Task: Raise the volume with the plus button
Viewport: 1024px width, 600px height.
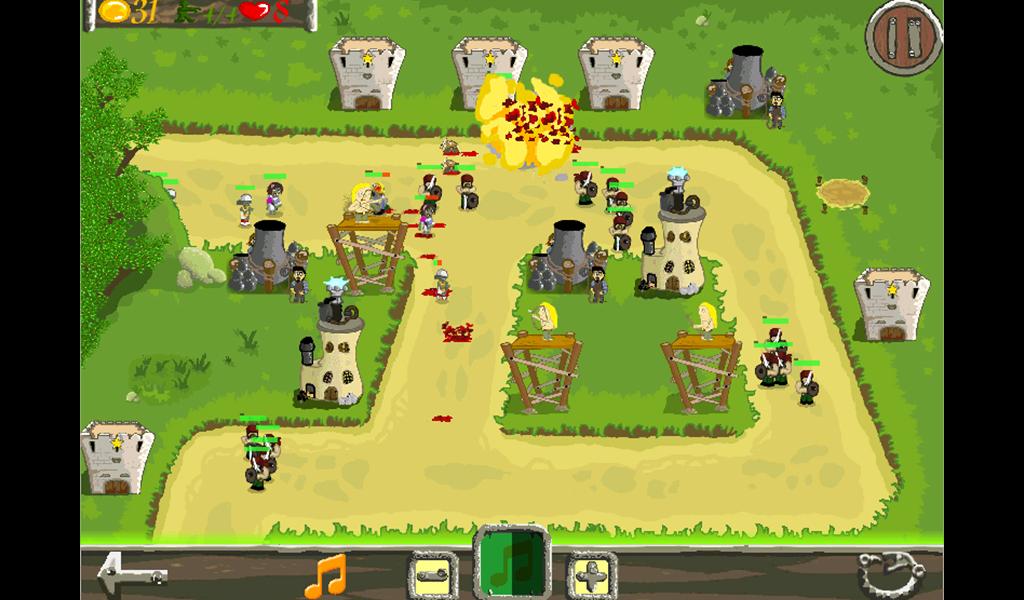Action: [592, 575]
